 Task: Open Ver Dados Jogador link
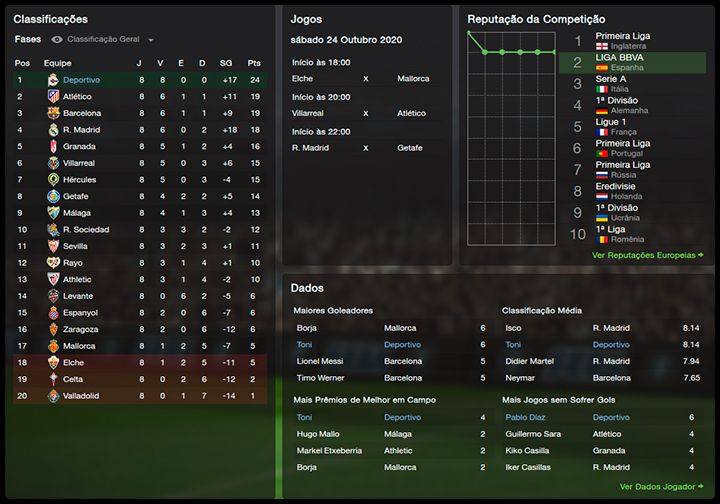coord(656,487)
